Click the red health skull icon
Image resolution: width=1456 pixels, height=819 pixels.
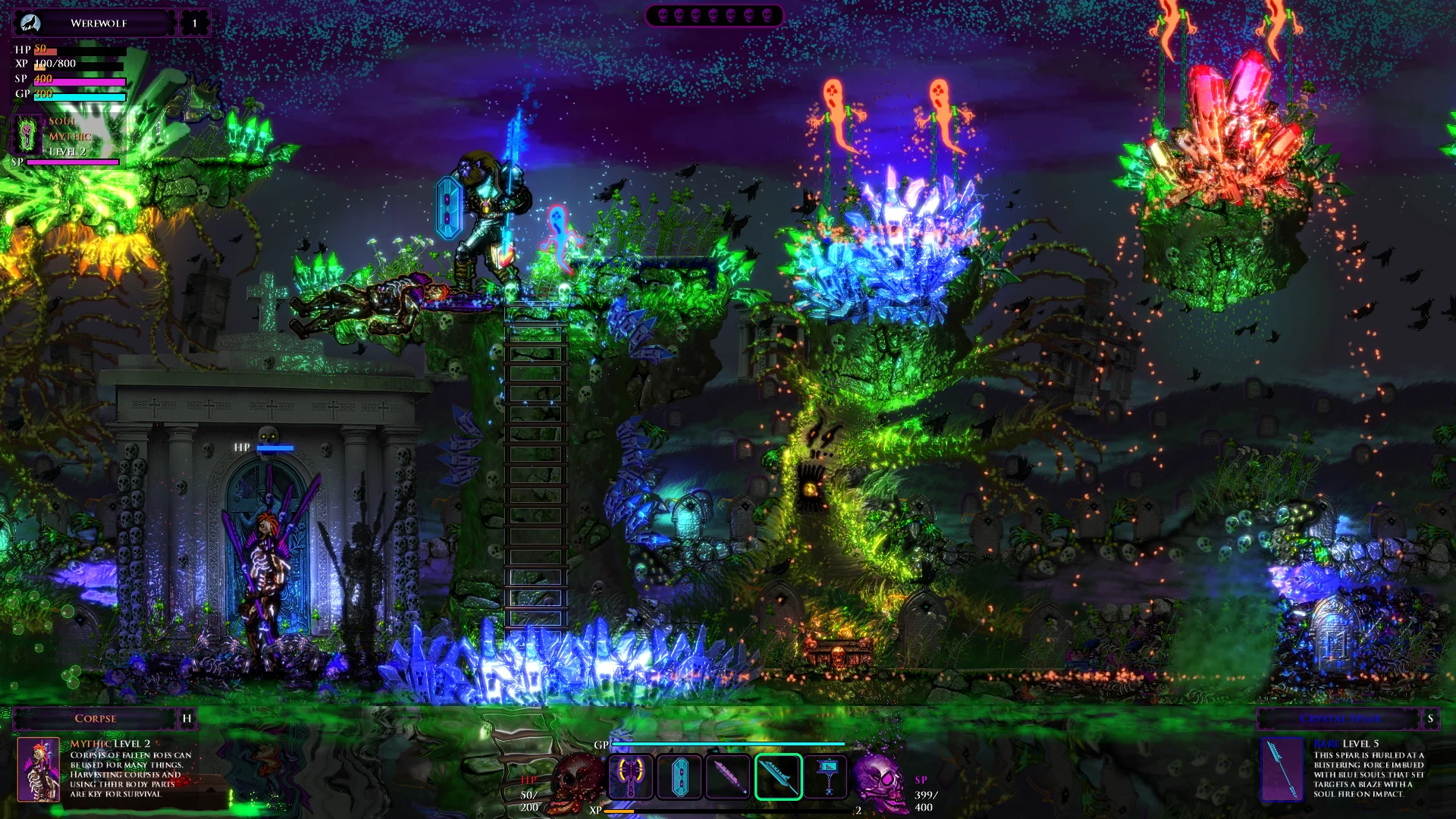point(578,780)
